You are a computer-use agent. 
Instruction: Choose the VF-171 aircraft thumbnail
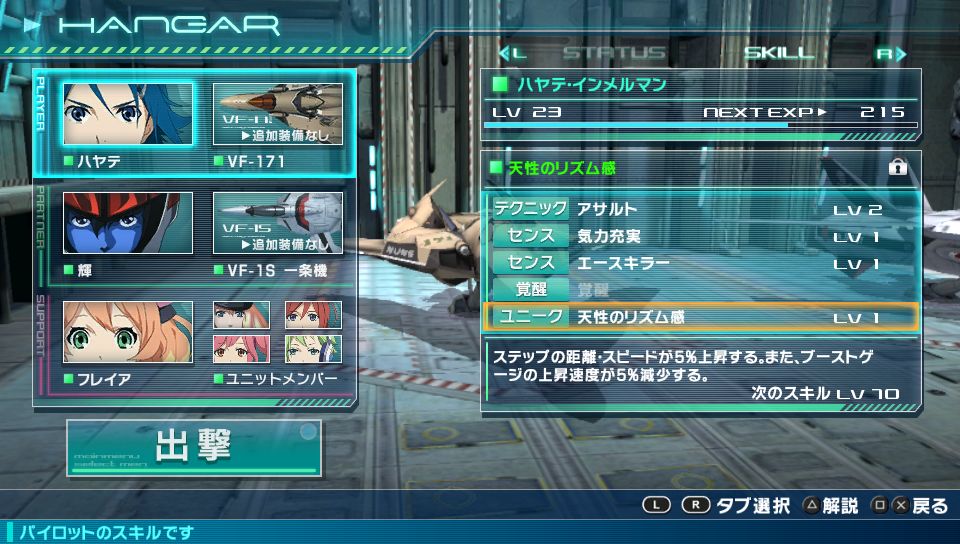click(278, 114)
